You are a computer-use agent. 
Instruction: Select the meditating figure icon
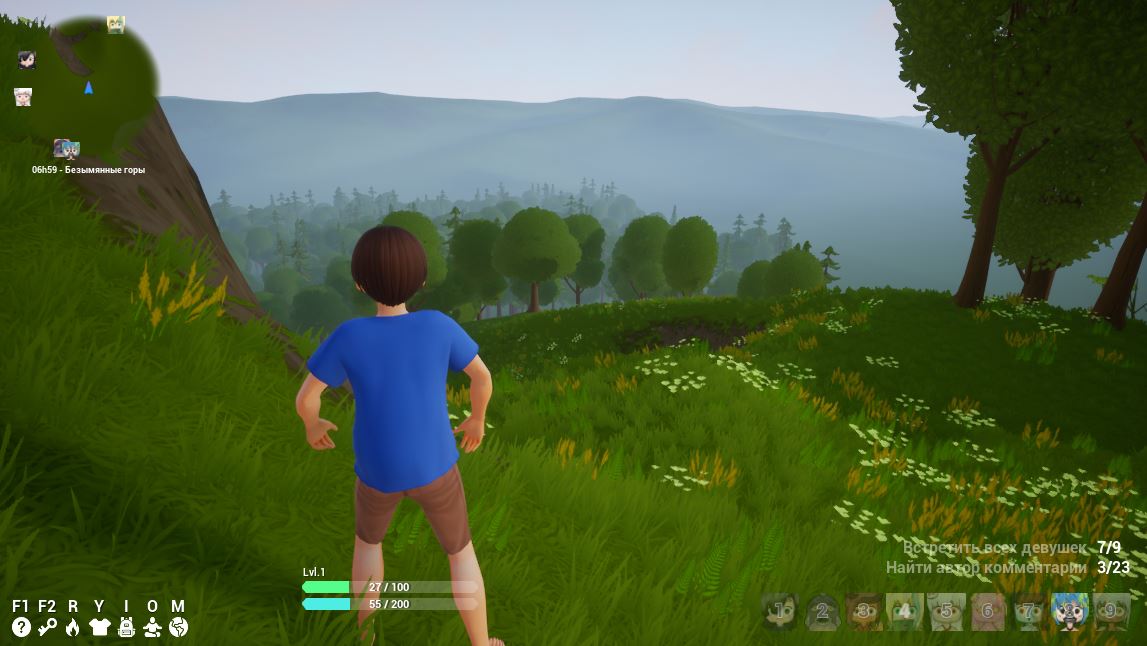tap(152, 627)
